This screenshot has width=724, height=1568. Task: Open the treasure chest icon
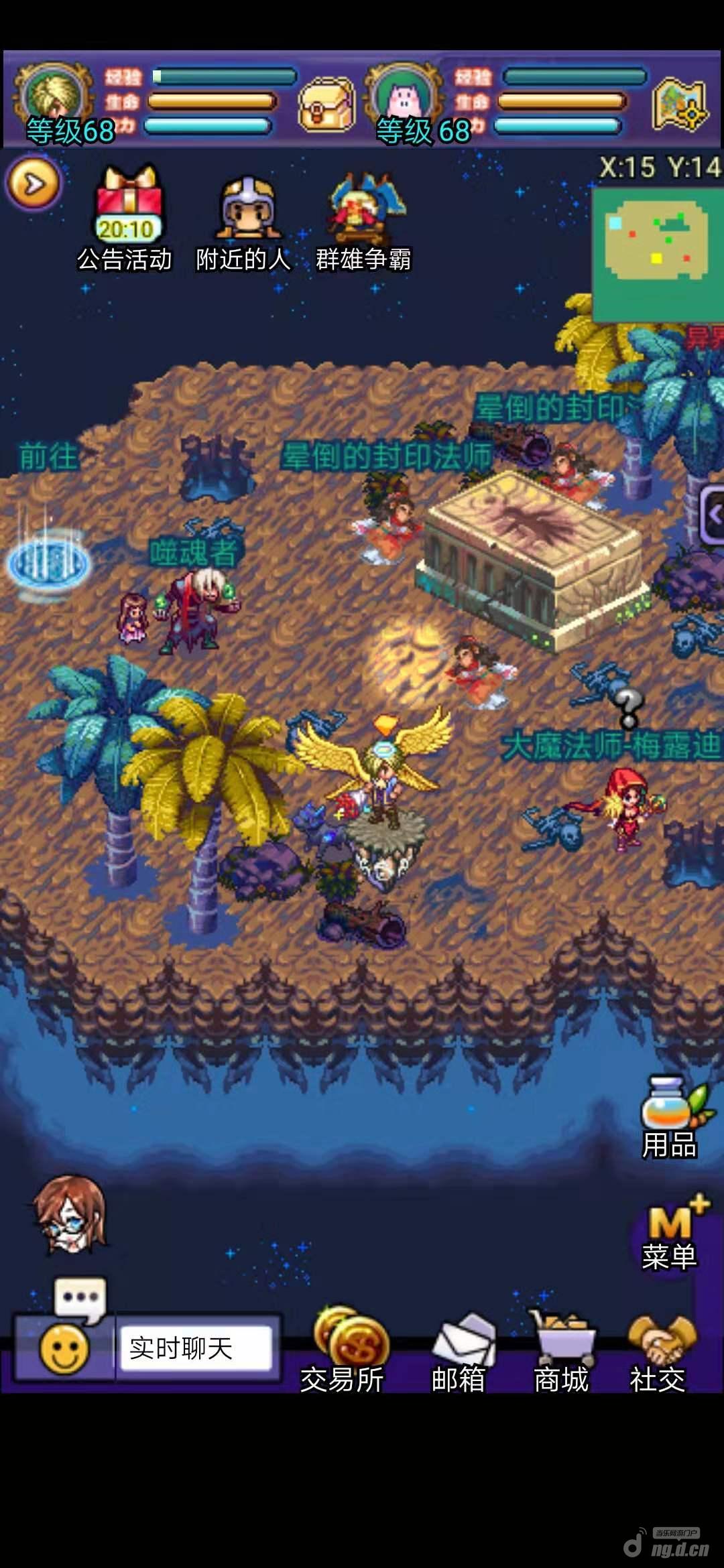(326, 103)
